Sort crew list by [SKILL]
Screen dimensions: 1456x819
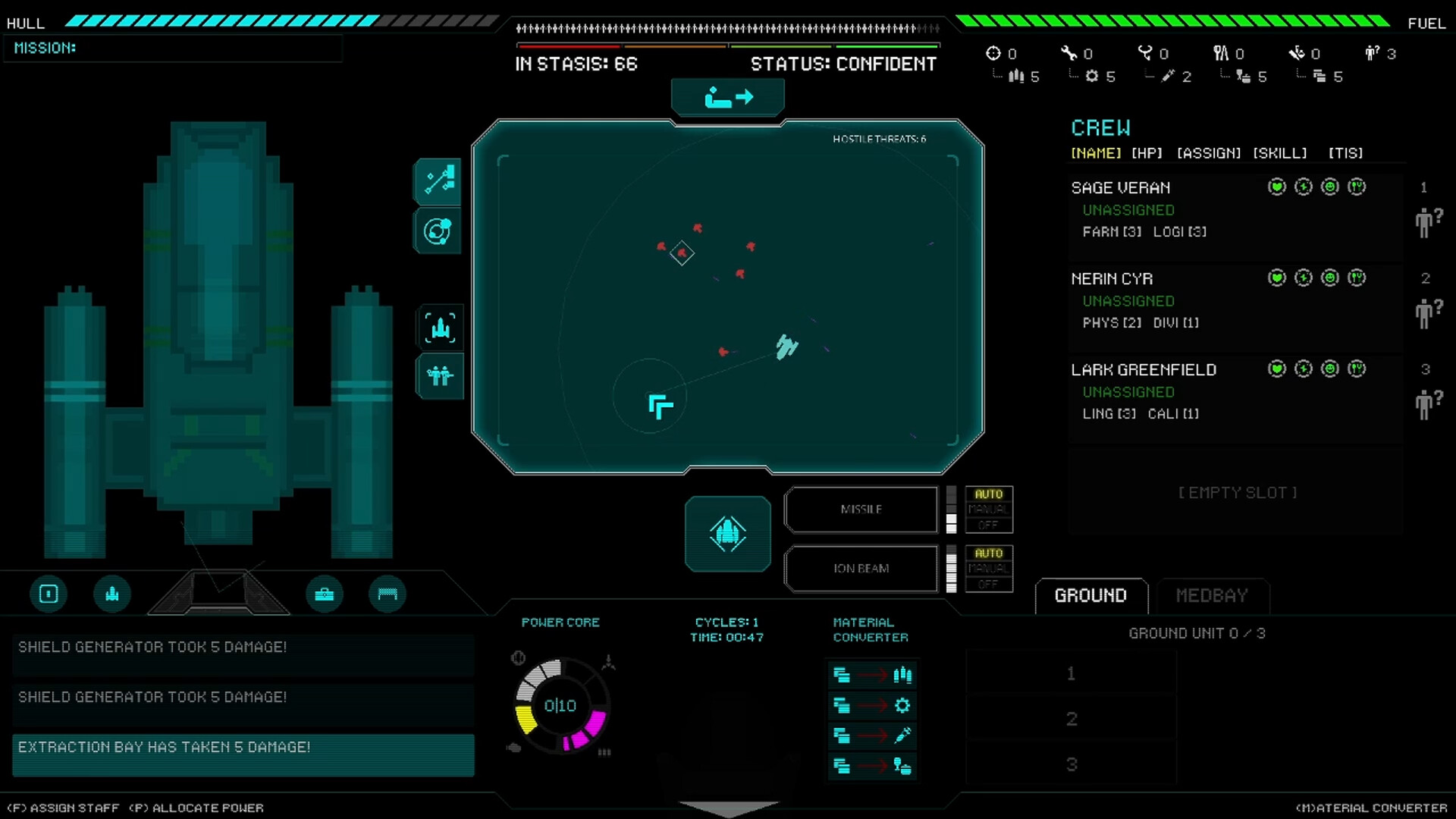click(x=1279, y=152)
